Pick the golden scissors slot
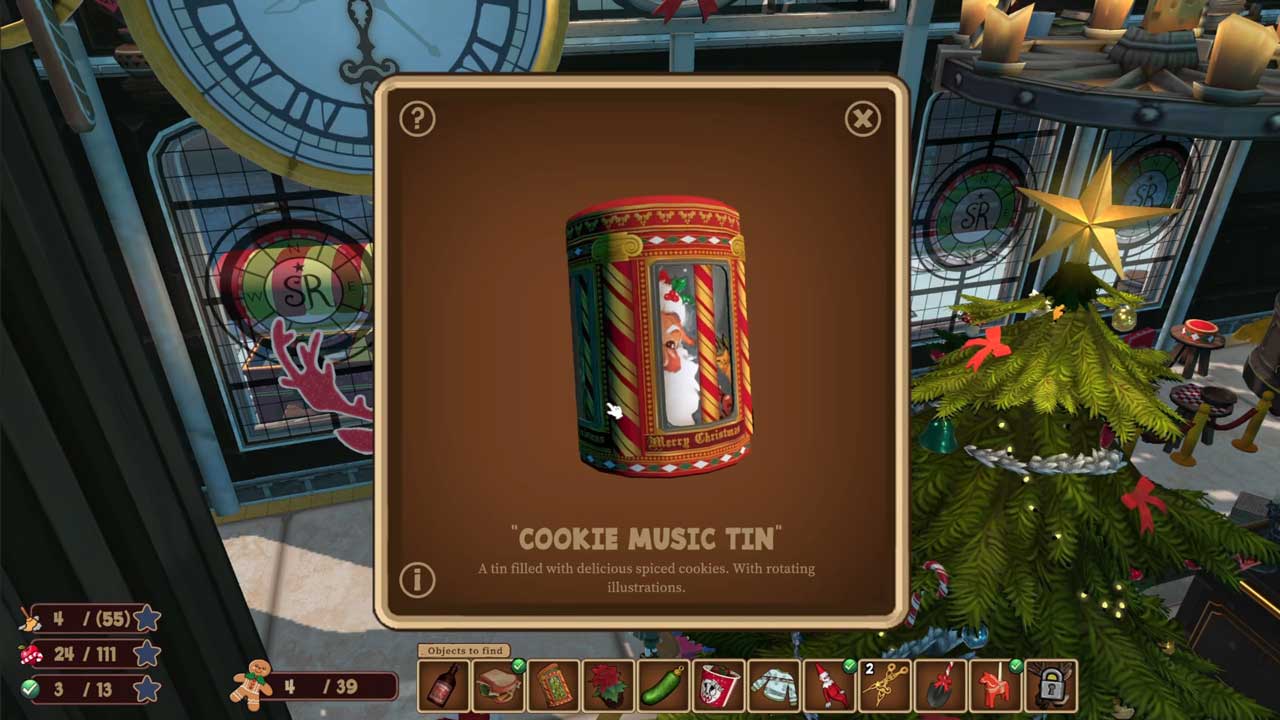The image size is (1280, 720). pyautogui.click(x=885, y=686)
